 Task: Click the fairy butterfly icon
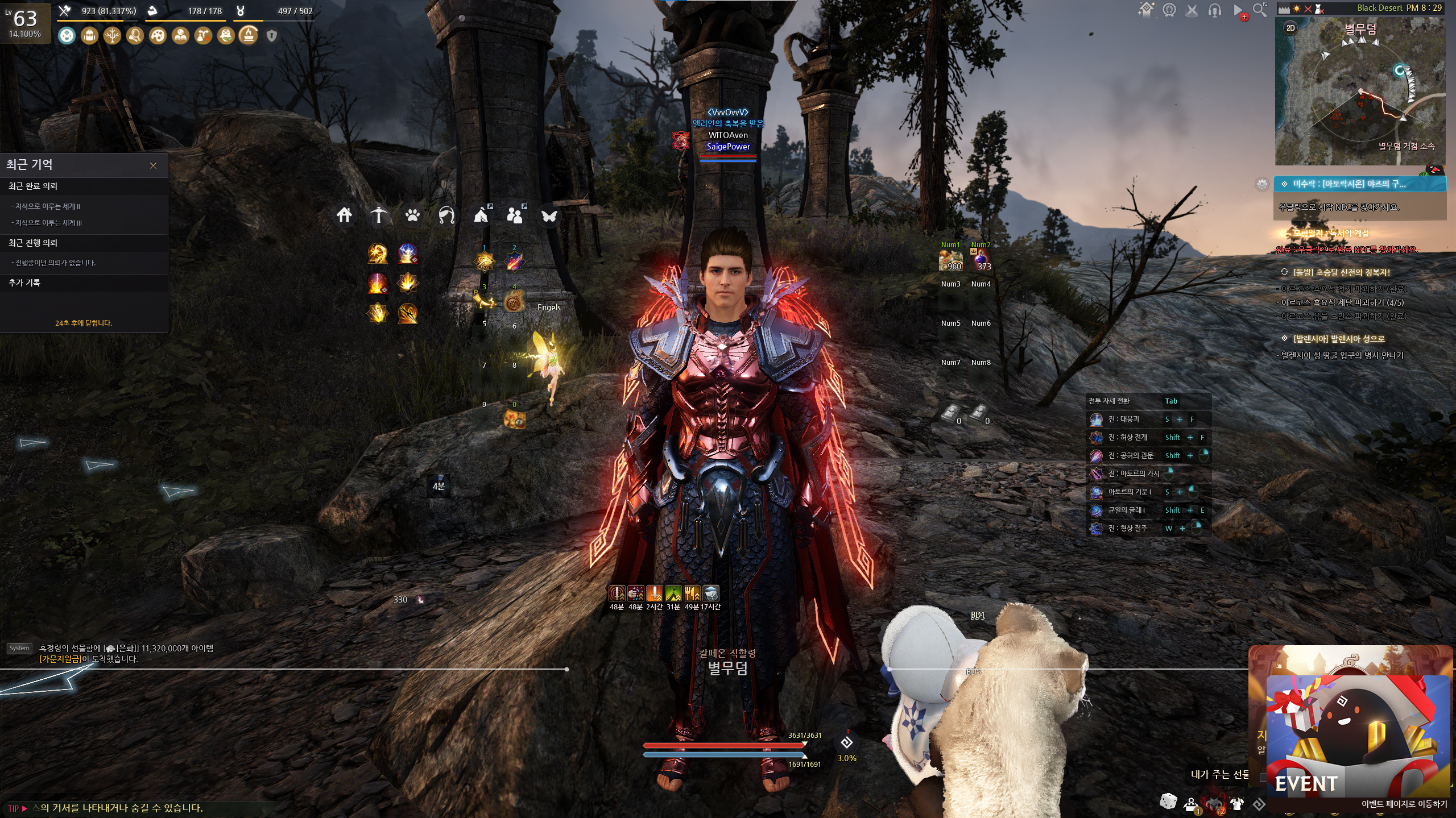(x=549, y=215)
